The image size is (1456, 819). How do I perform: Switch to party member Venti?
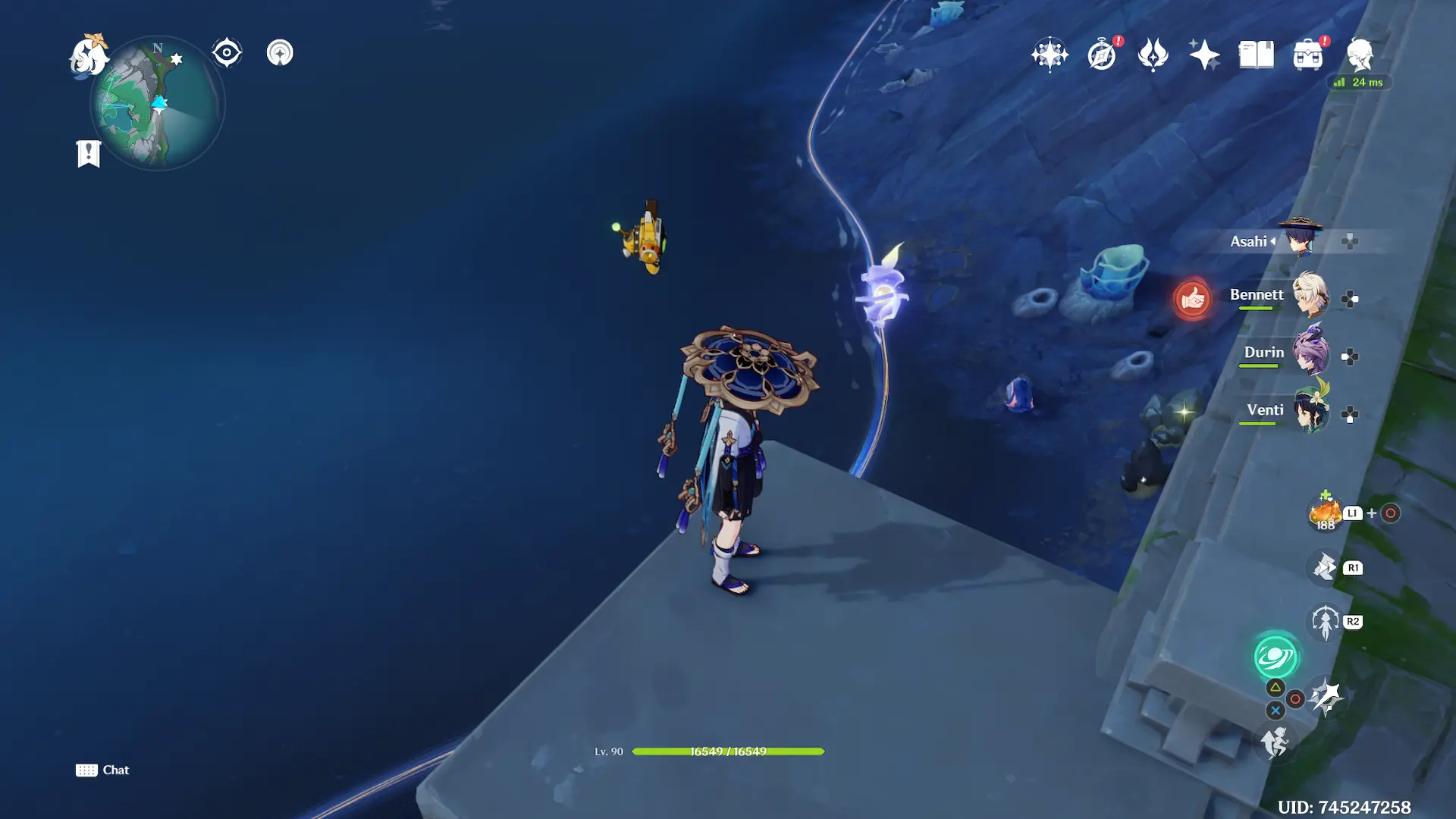point(1310,411)
